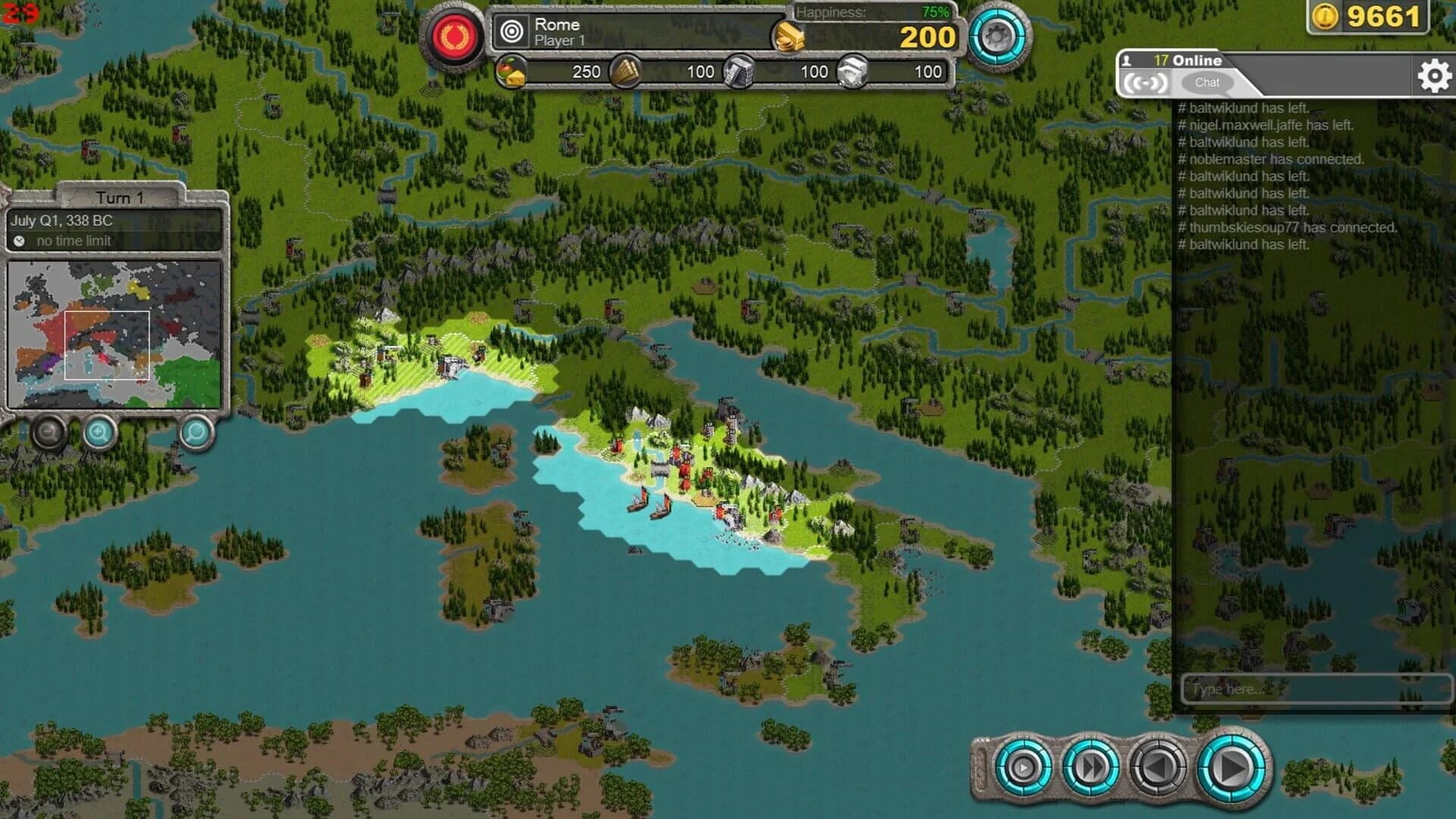The image size is (1456, 819).
Task: Toggle minimap zoom out button
Action: point(49,432)
